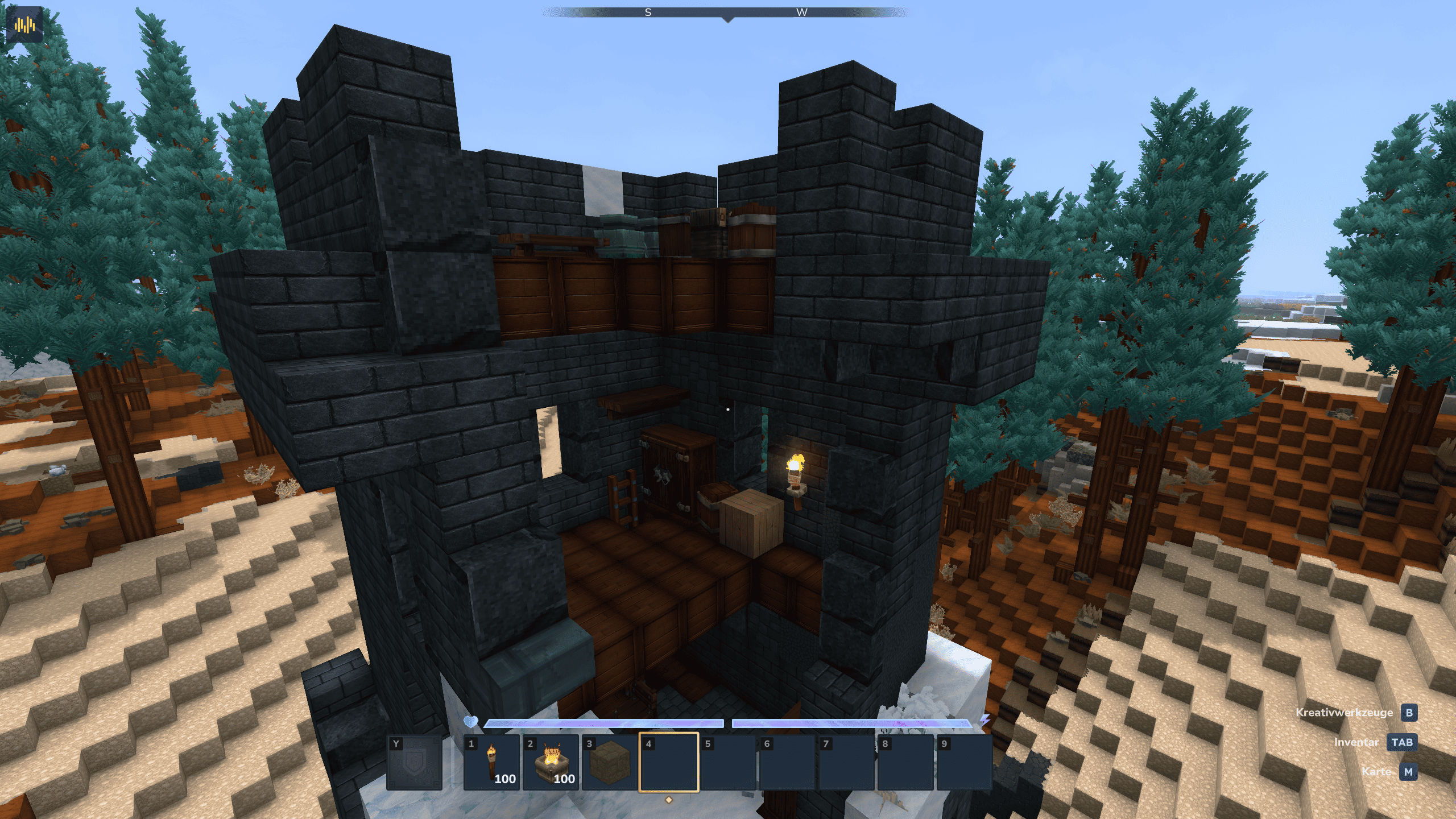This screenshot has width=1456, height=819.
Task: Click the shield utility slot
Action: pos(414,762)
